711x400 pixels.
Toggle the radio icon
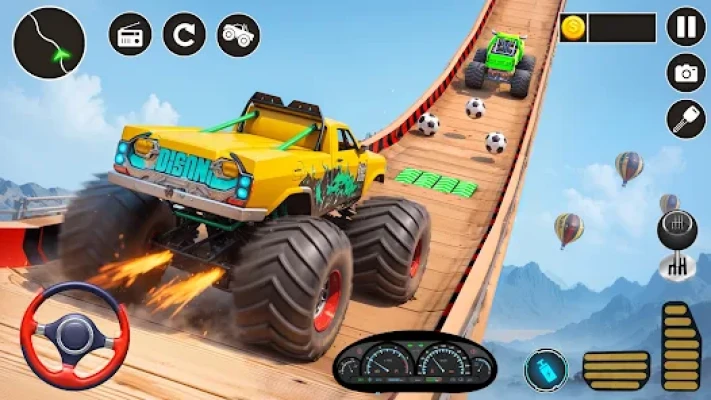click(x=130, y=34)
